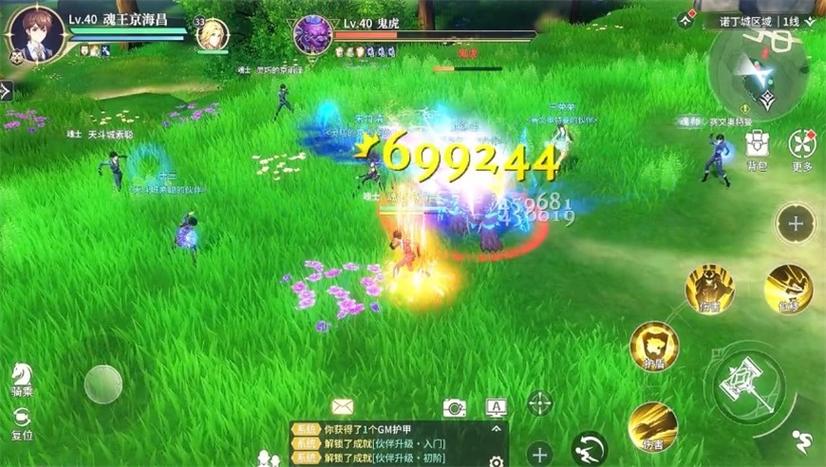This screenshot has height=467, width=826.
Task: Open the 更多 more menu
Action: pos(801,146)
